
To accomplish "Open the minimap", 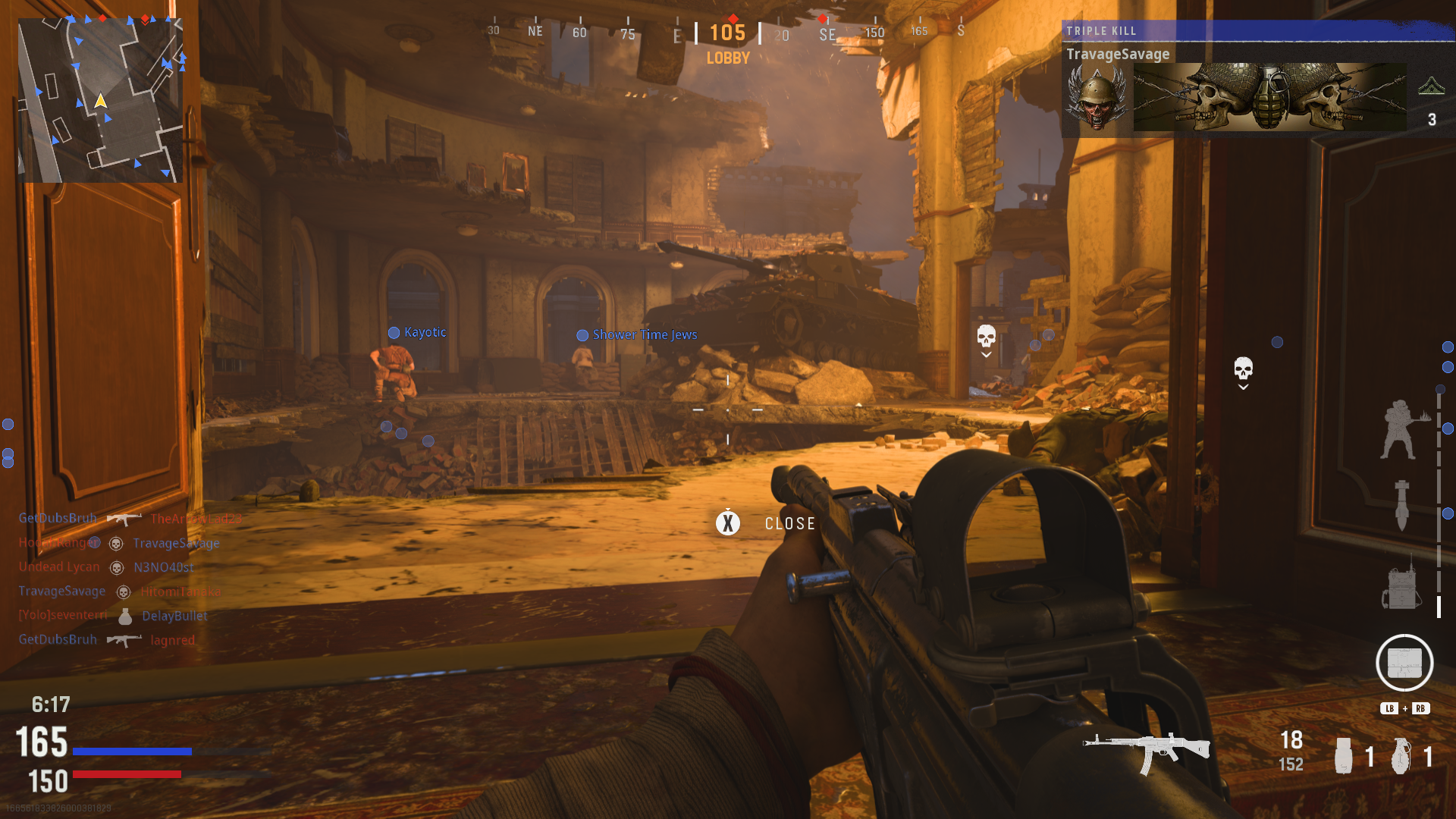I will 100,99.
